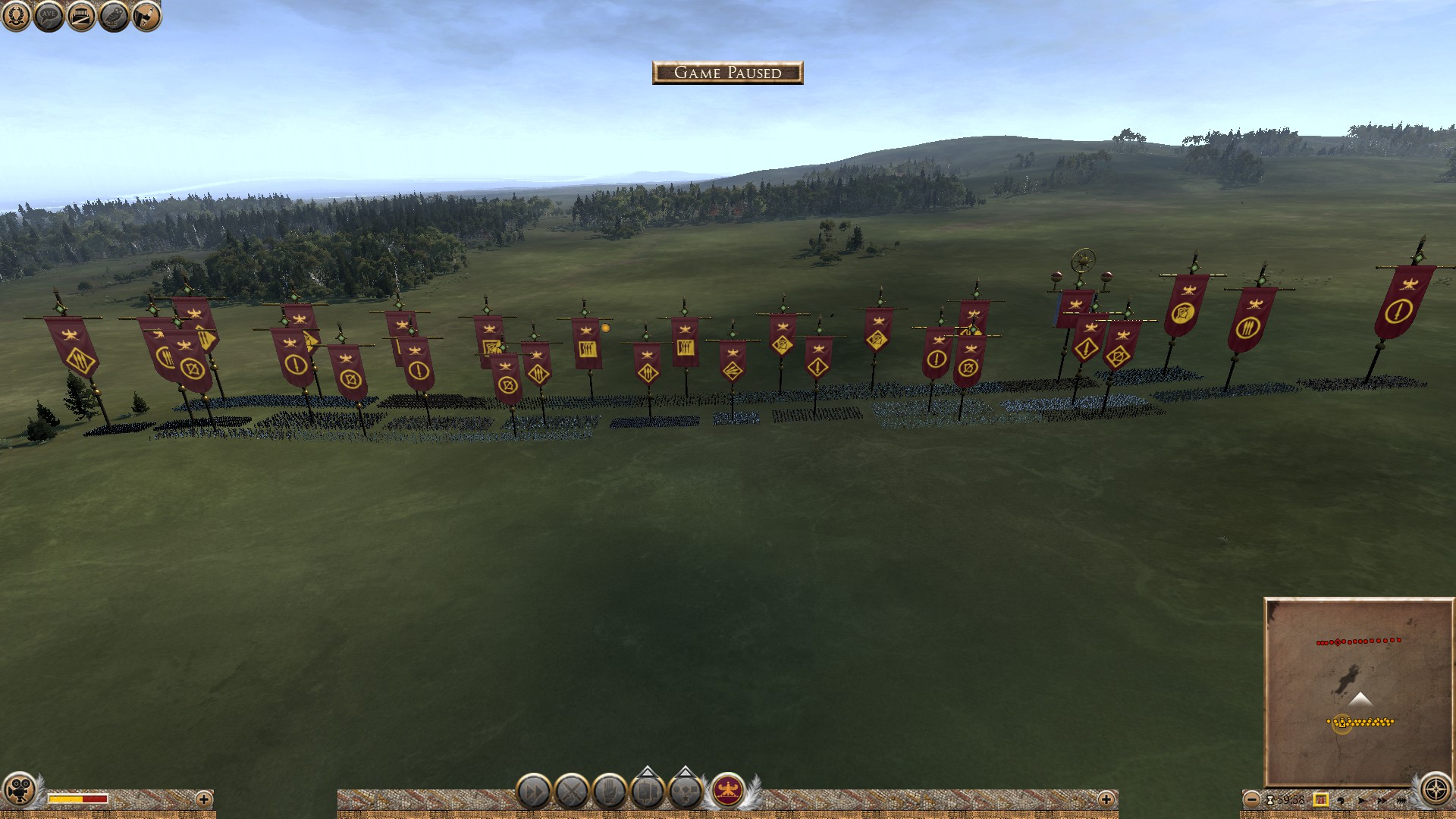Open the AVE chat speech bubble

pos(49,16)
